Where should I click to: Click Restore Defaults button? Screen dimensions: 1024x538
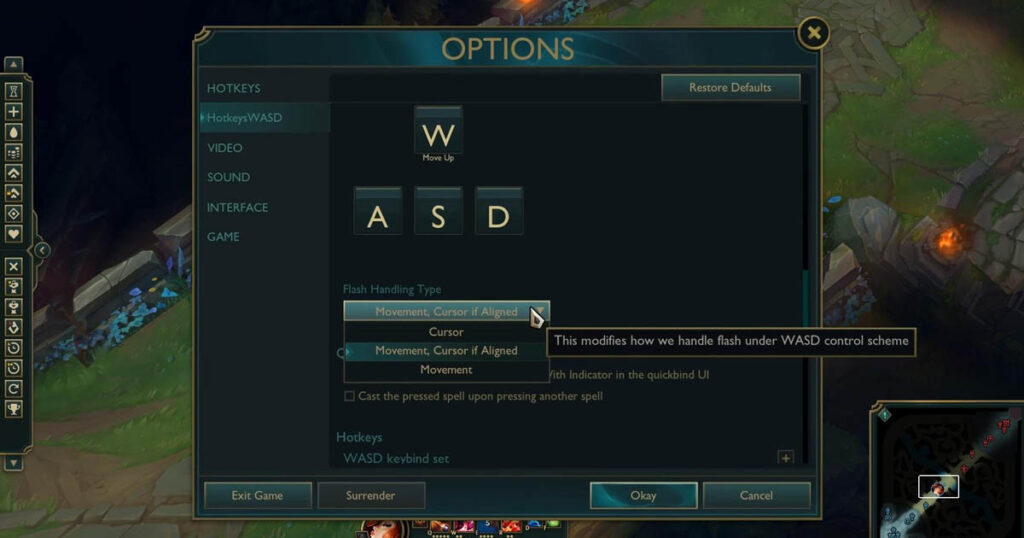point(730,88)
